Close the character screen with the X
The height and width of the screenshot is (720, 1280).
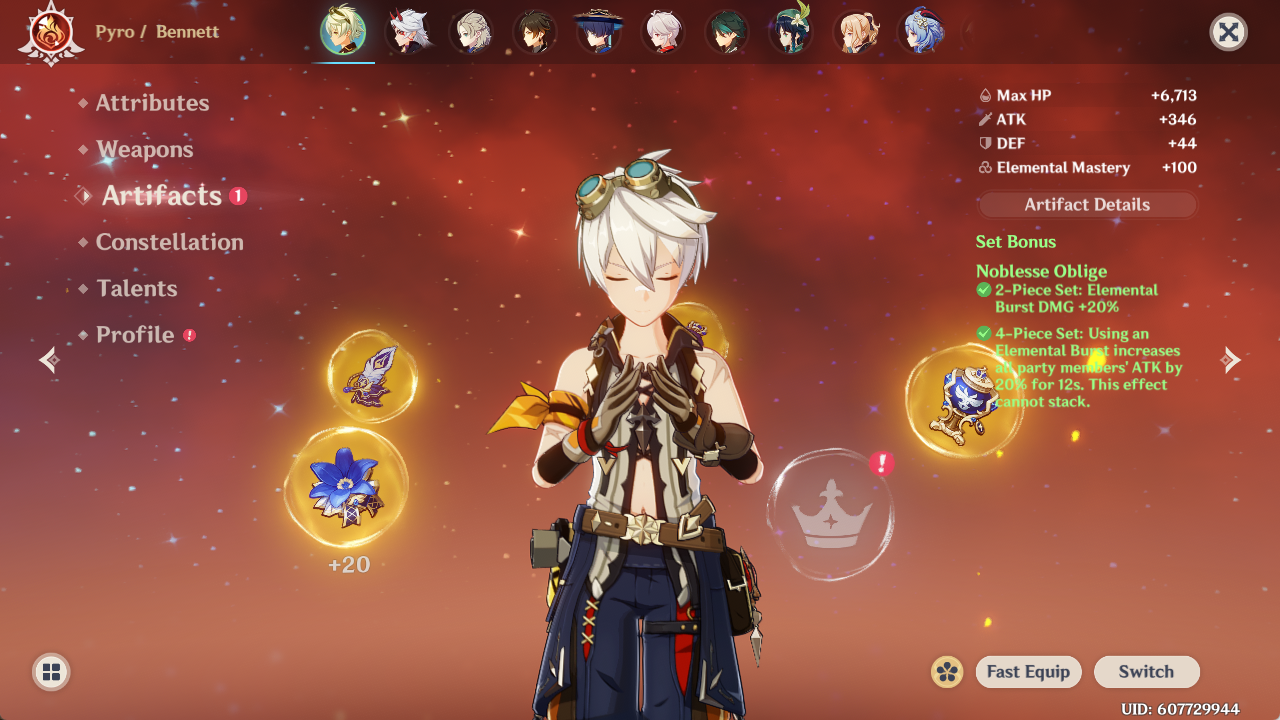click(x=1228, y=32)
